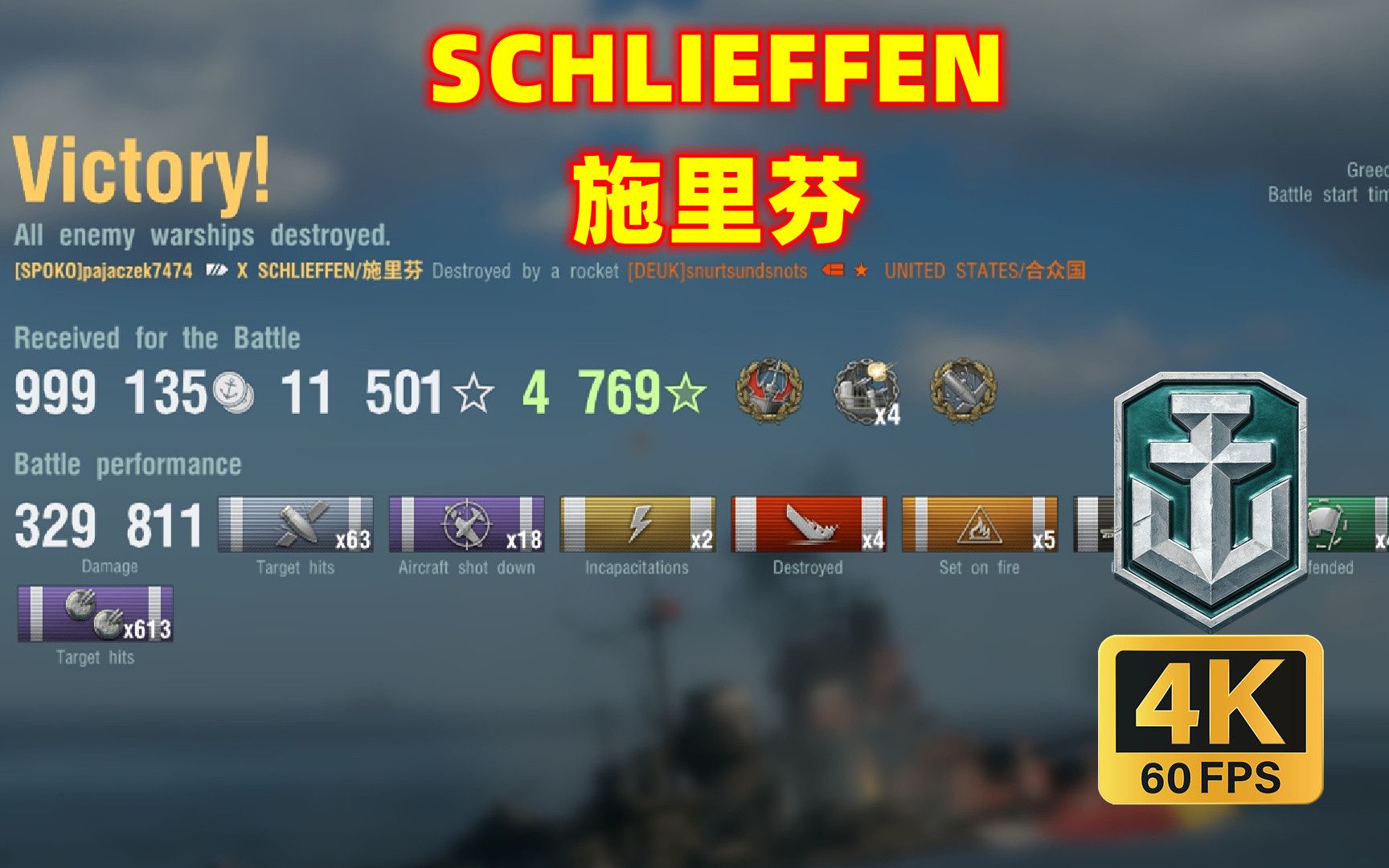Click the Aircraft shot down x18 ribbon
The width and height of the screenshot is (1389, 868).
(466, 522)
